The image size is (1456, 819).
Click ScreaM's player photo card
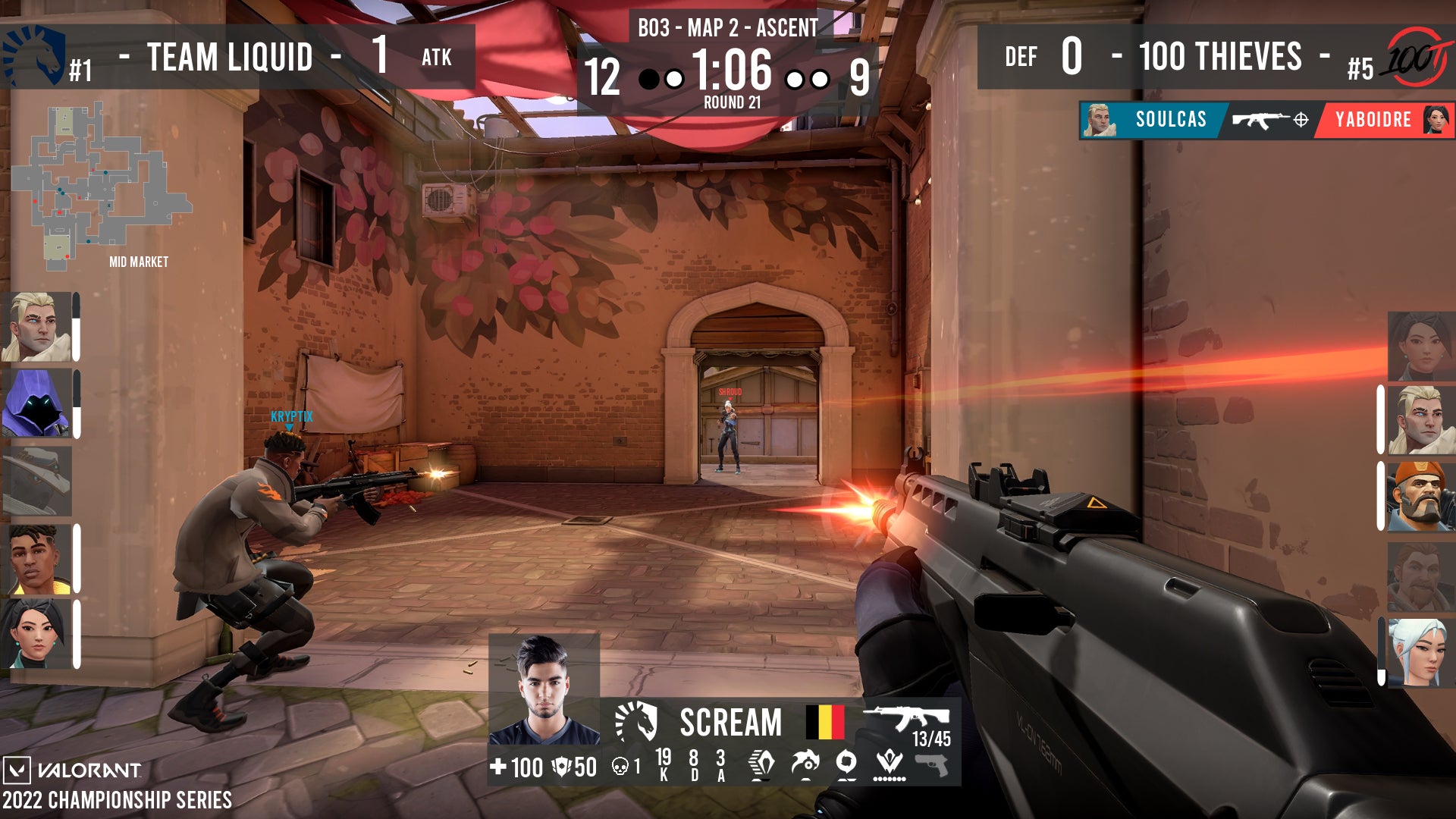(x=544, y=690)
